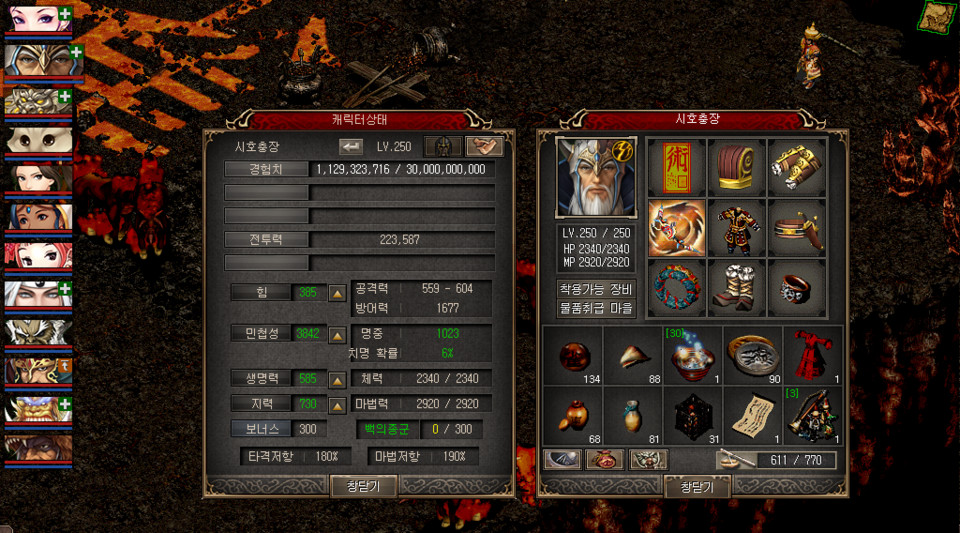Select the red robe inventory item
The width and height of the screenshot is (960, 533).
click(812, 354)
